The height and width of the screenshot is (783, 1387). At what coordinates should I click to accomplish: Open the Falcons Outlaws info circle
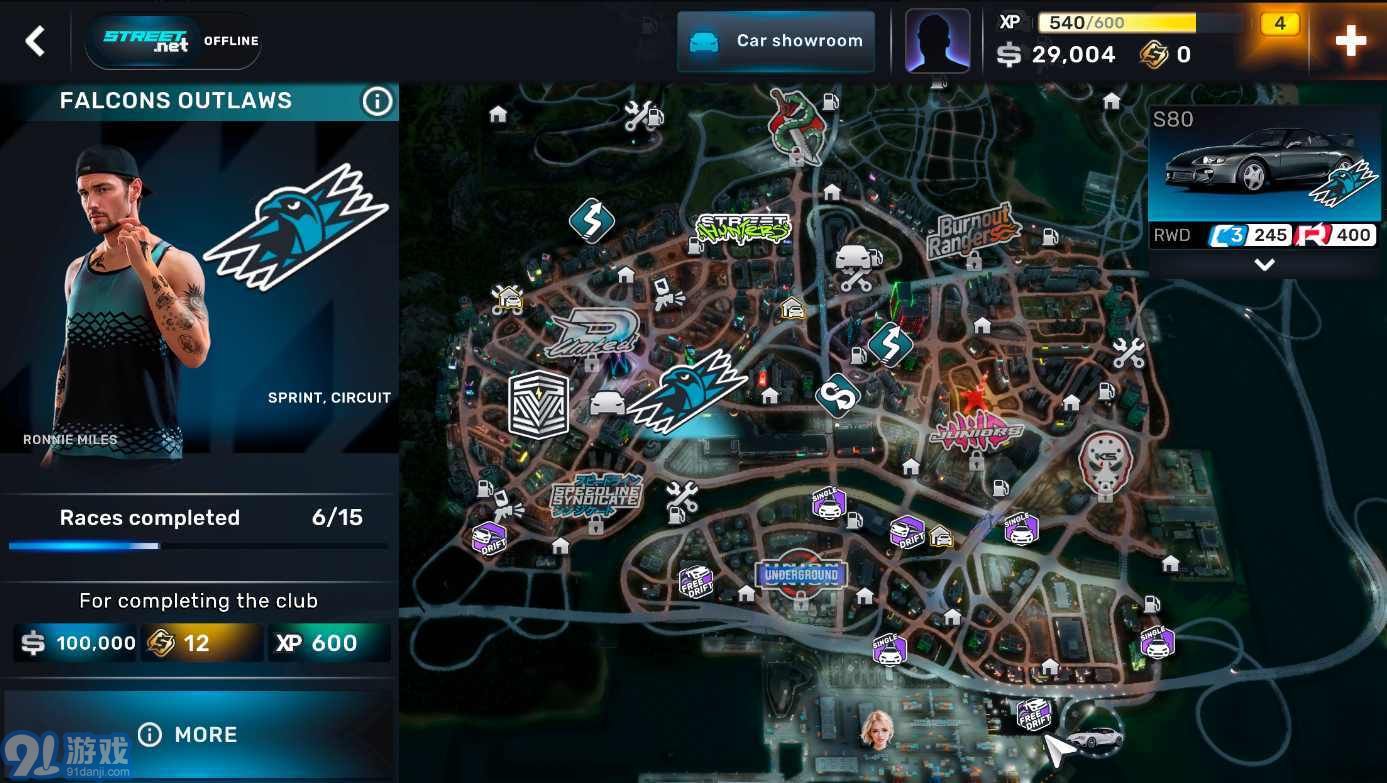point(377,100)
